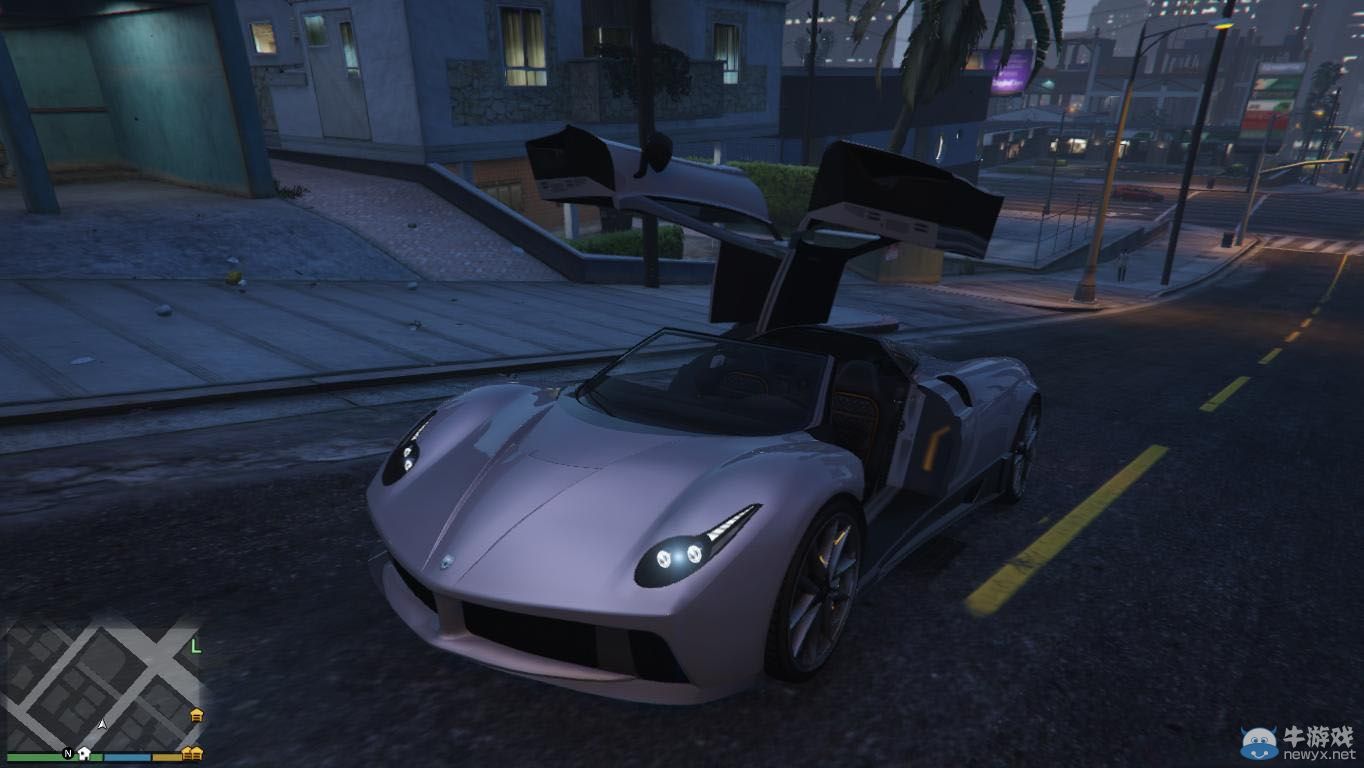Screen dimensions: 1364x768
Task: Click the North compass marker on minimap
Action: pyautogui.click(x=68, y=753)
